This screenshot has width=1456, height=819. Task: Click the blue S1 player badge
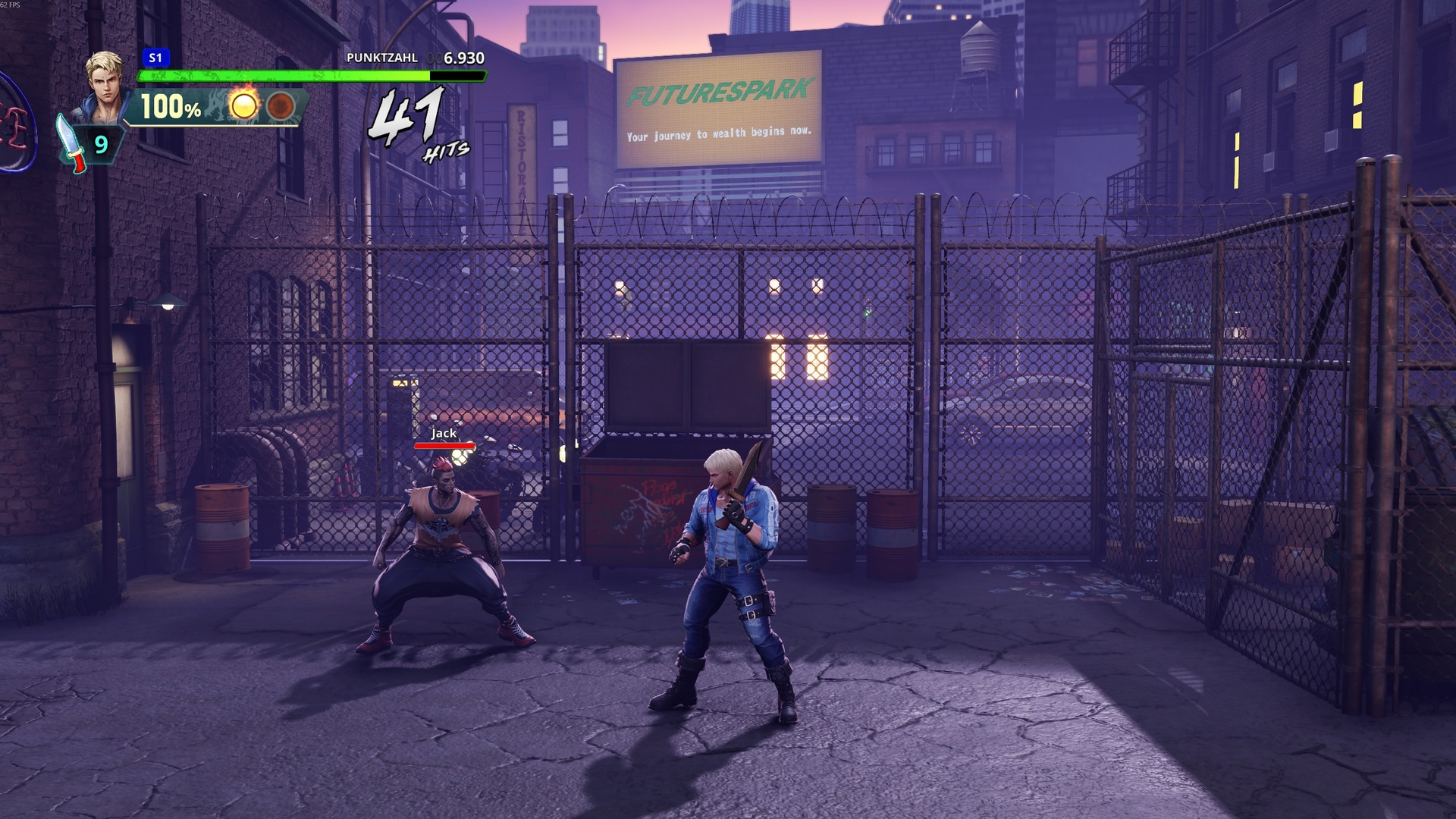(155, 58)
